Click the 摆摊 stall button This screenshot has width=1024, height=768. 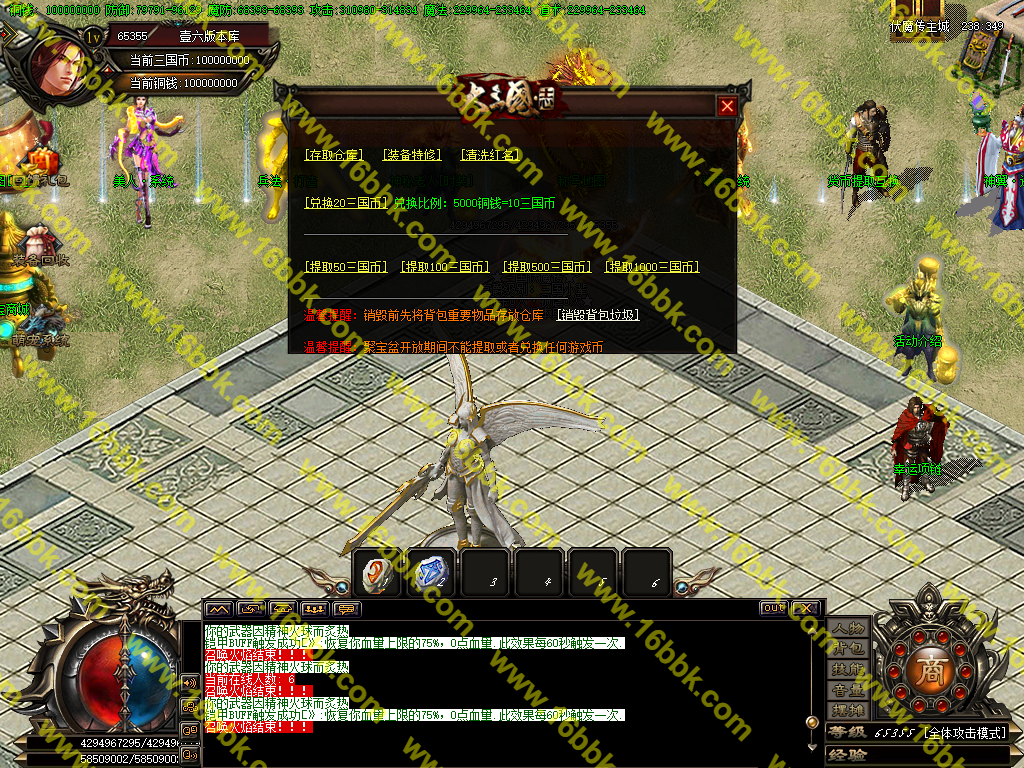click(848, 709)
